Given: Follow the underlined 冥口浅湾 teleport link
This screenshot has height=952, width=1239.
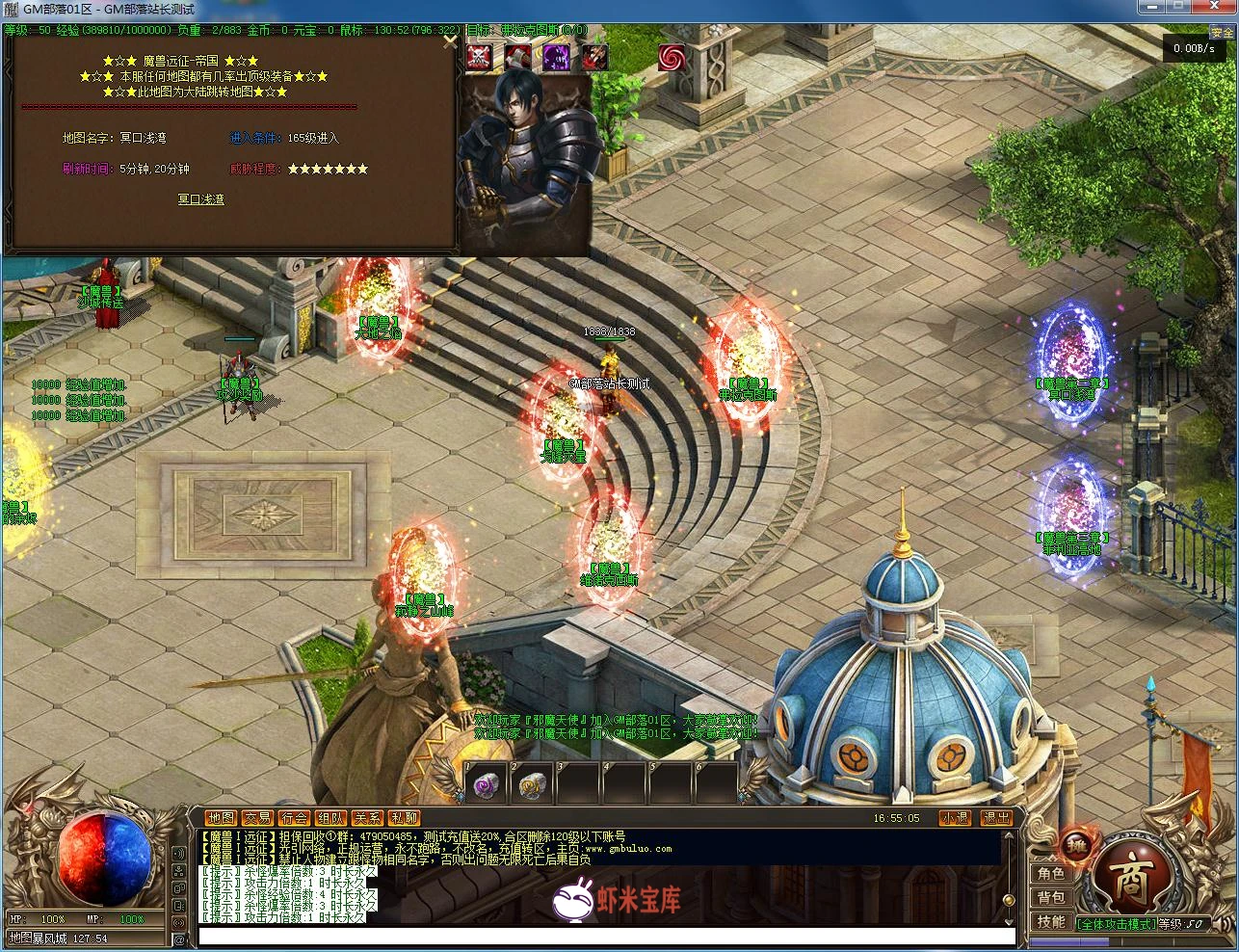Looking at the screenshot, I should point(200,199).
